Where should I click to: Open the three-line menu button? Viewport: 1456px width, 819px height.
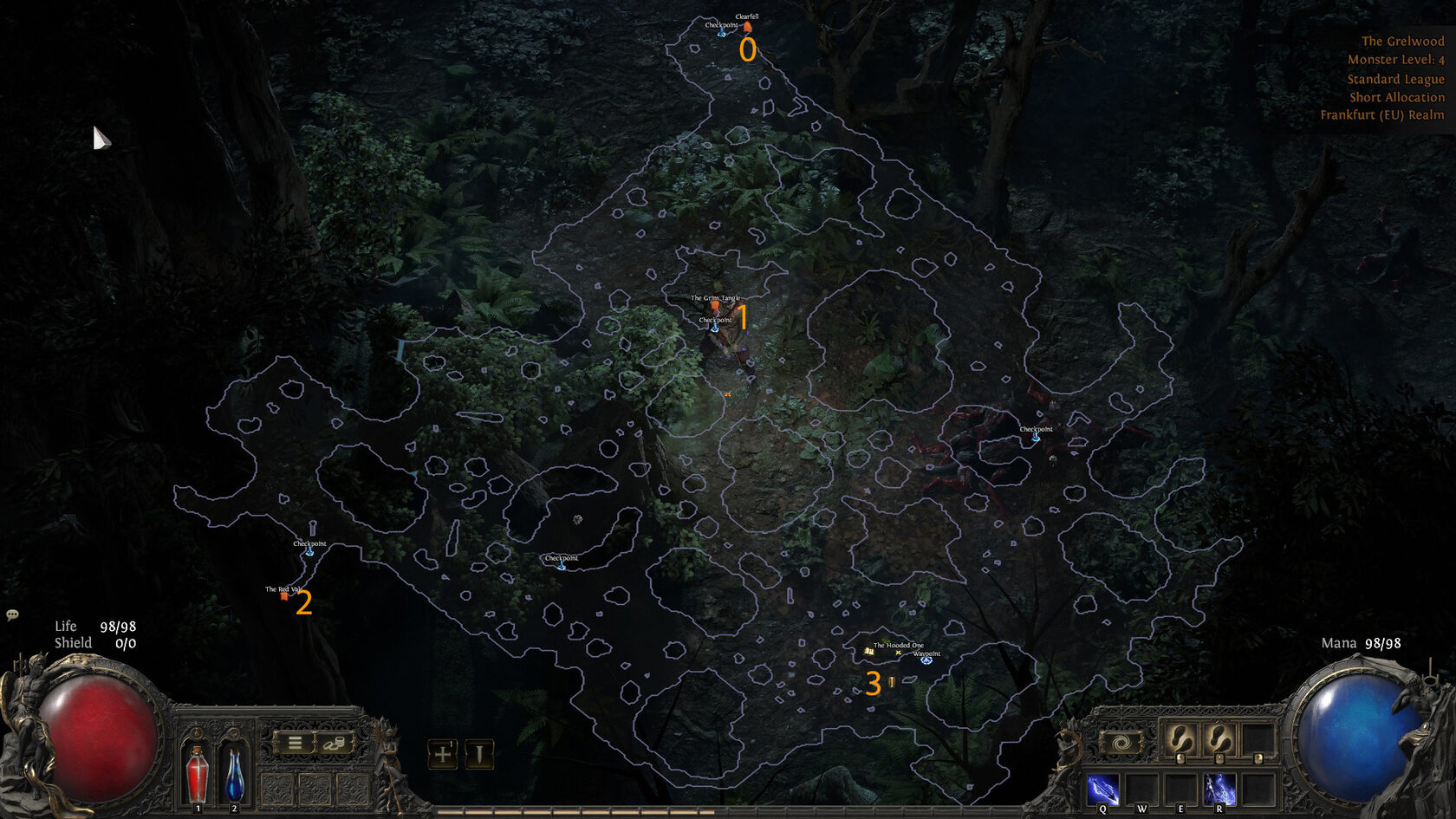tap(295, 743)
